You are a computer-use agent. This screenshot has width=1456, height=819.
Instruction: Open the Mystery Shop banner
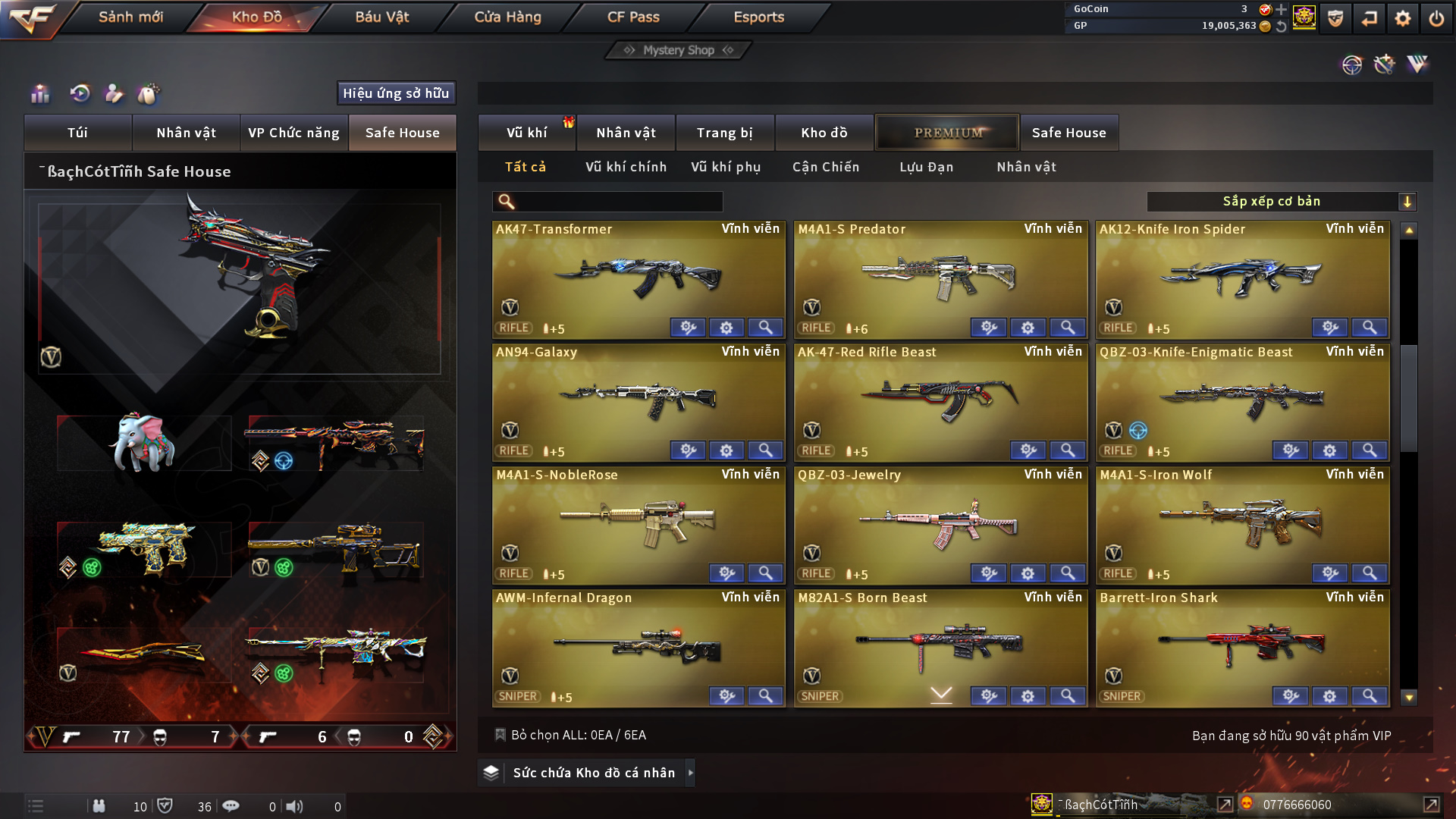(678, 50)
